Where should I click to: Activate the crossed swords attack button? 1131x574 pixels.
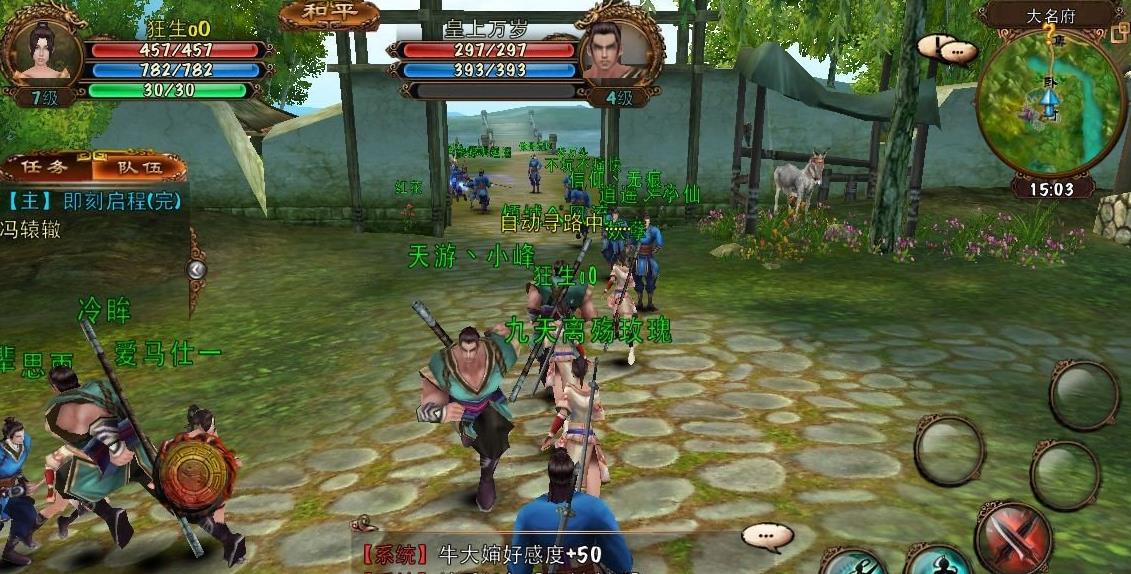coord(1012,538)
